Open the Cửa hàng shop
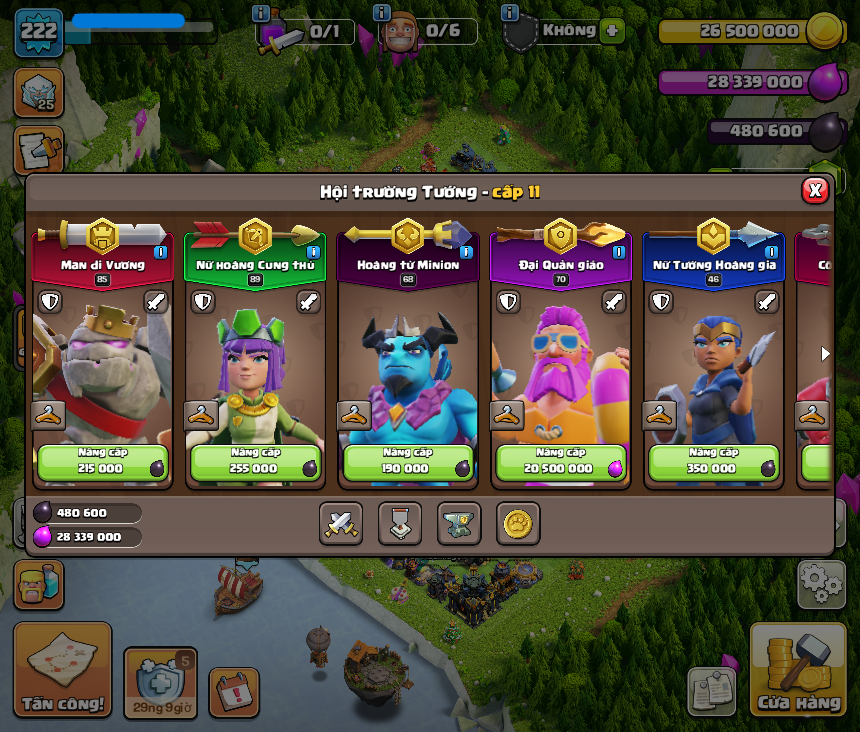Screen dimensions: 860x732 798,670
